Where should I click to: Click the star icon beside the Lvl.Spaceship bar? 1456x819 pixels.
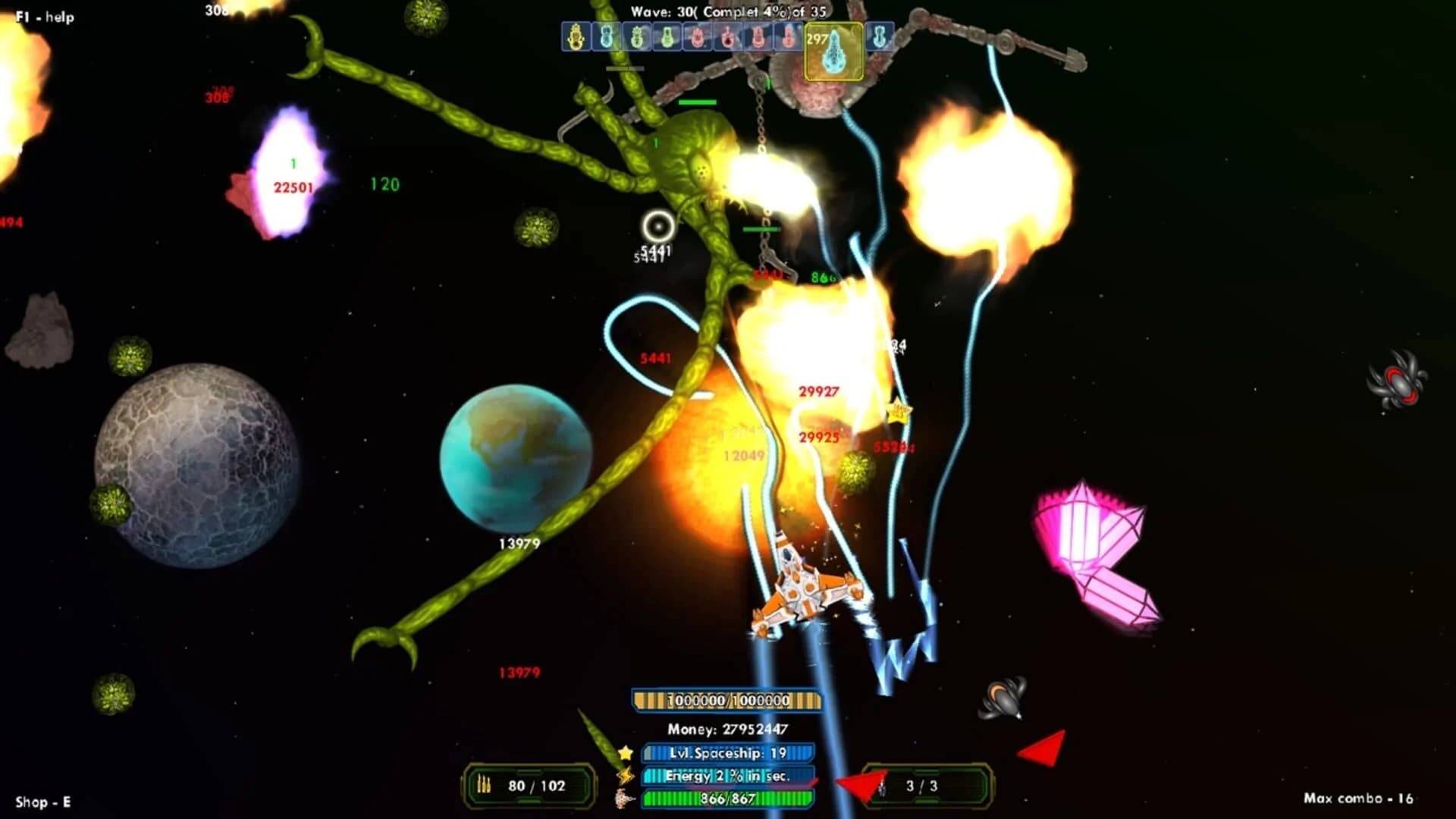(625, 752)
